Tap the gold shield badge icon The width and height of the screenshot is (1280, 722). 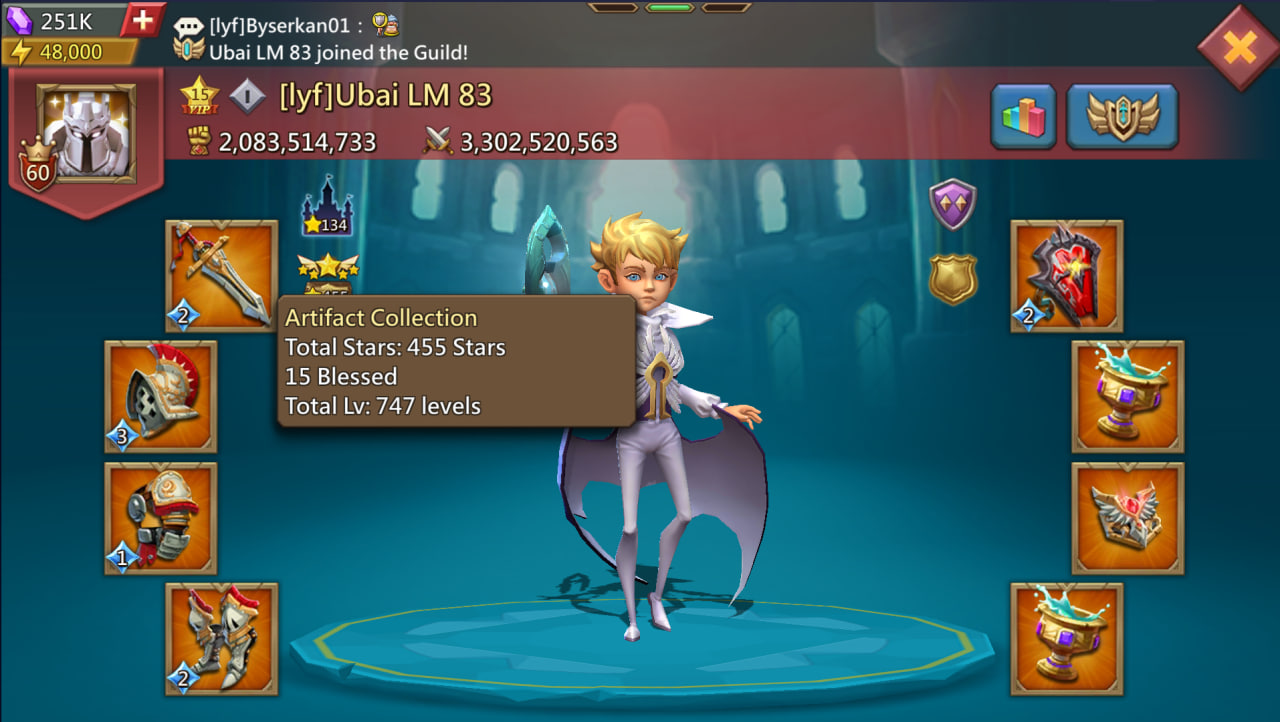(x=952, y=279)
